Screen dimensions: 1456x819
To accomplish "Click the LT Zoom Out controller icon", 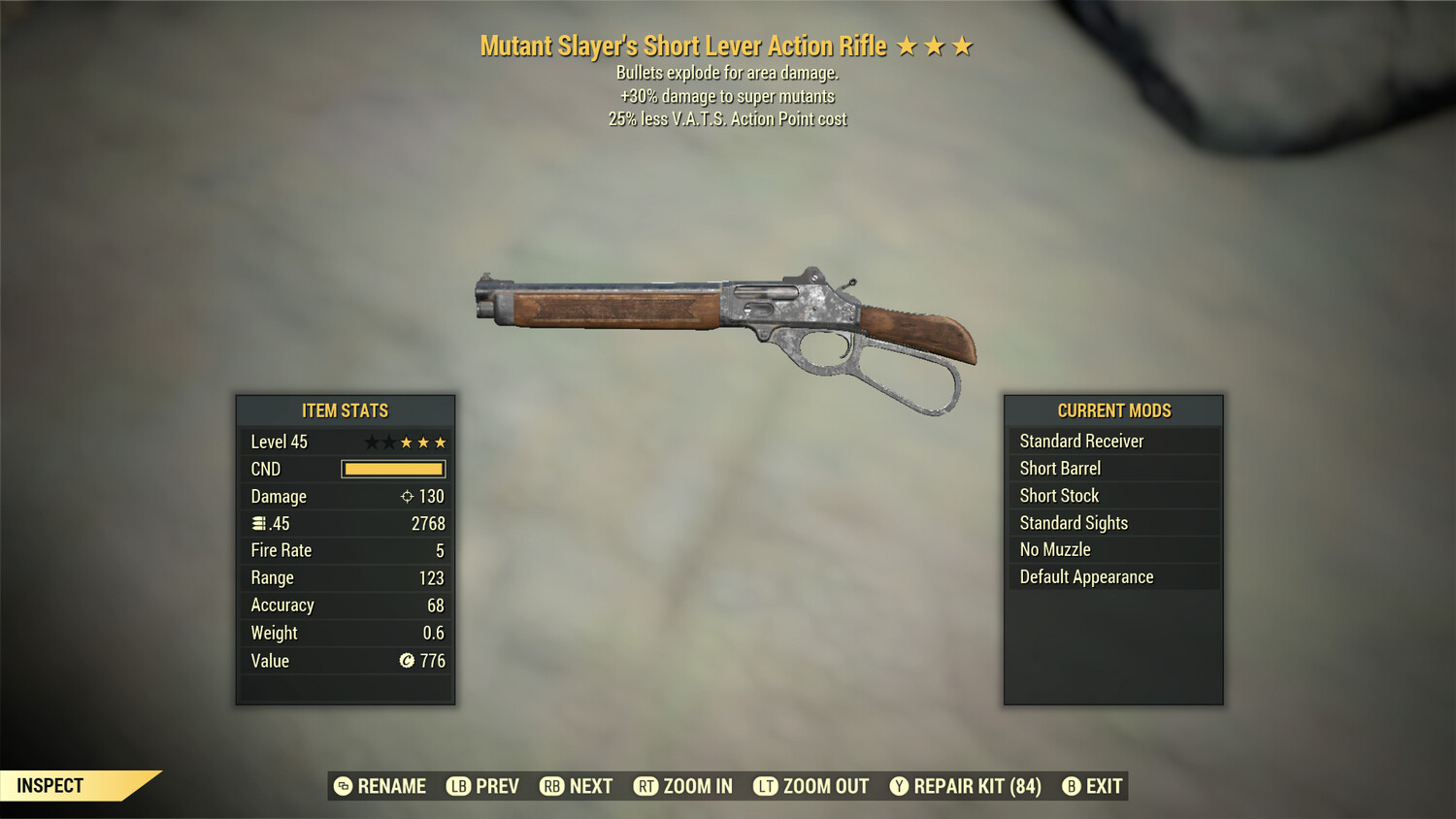I will 764,786.
